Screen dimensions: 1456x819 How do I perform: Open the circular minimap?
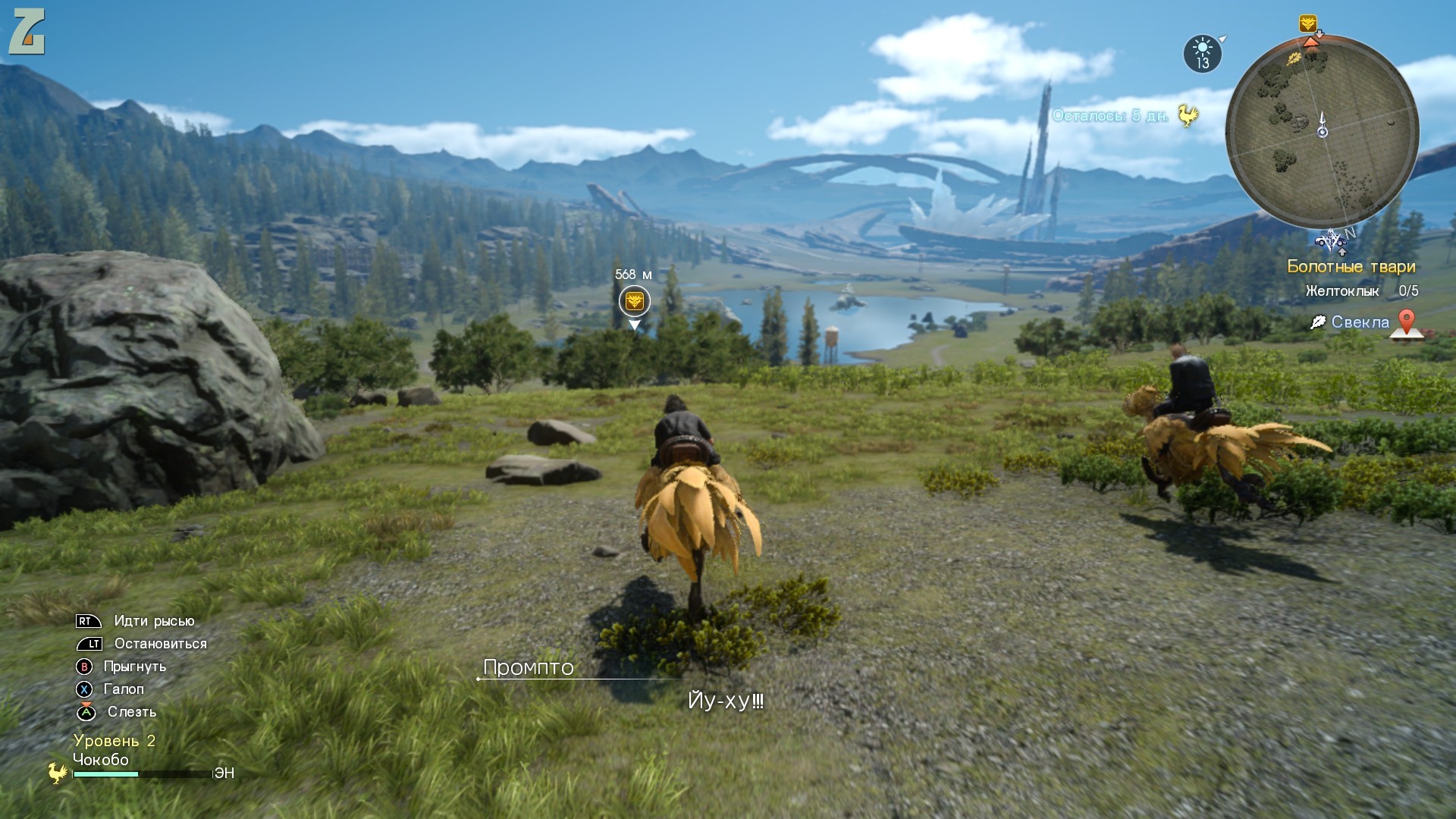[1322, 131]
